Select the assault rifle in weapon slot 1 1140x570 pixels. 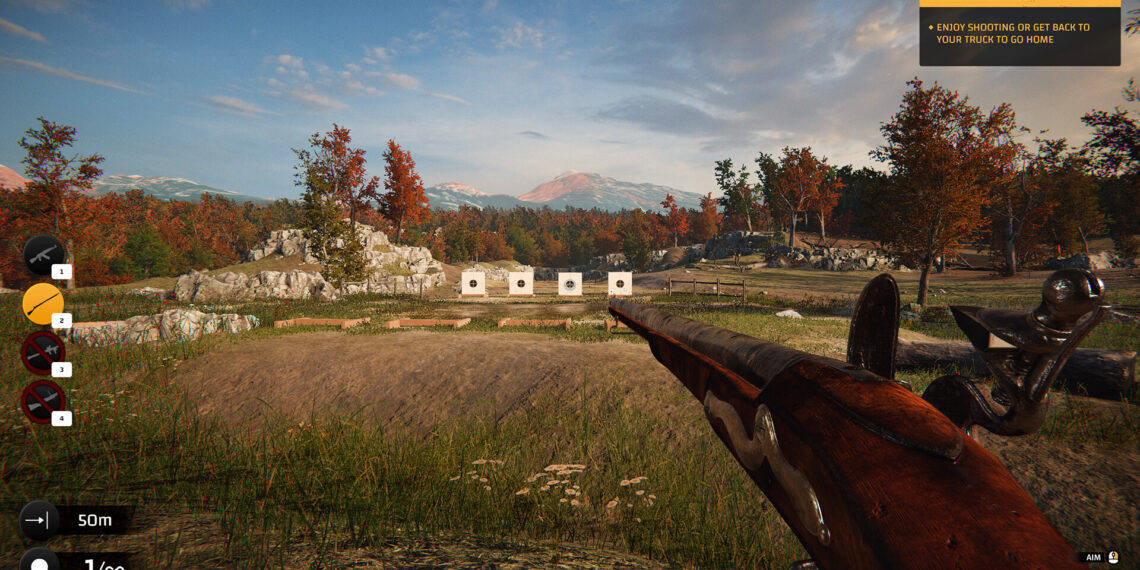tap(44, 255)
